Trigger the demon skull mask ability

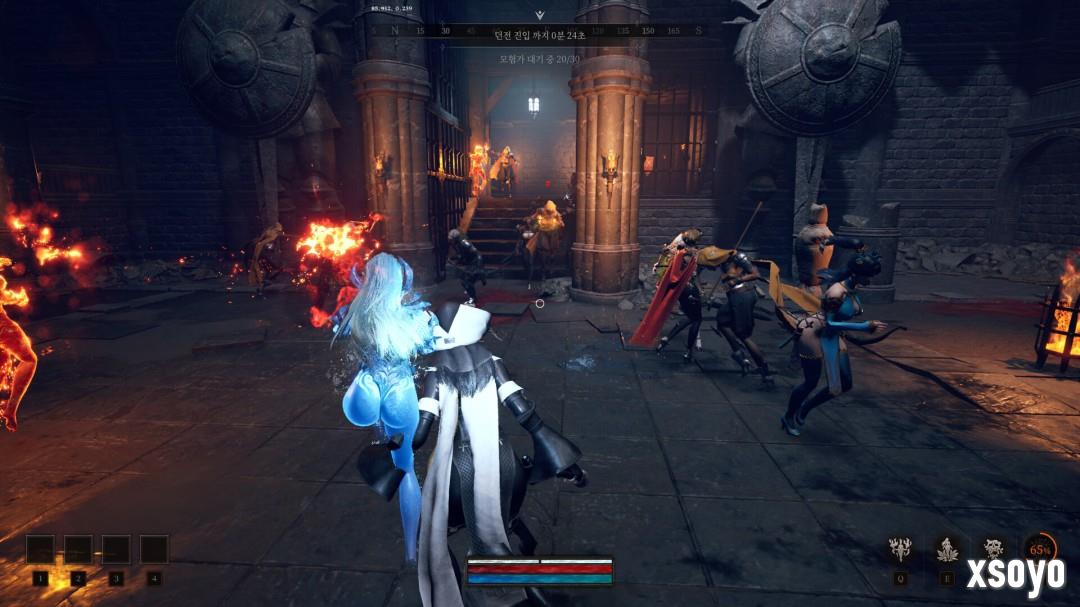[x=993, y=548]
